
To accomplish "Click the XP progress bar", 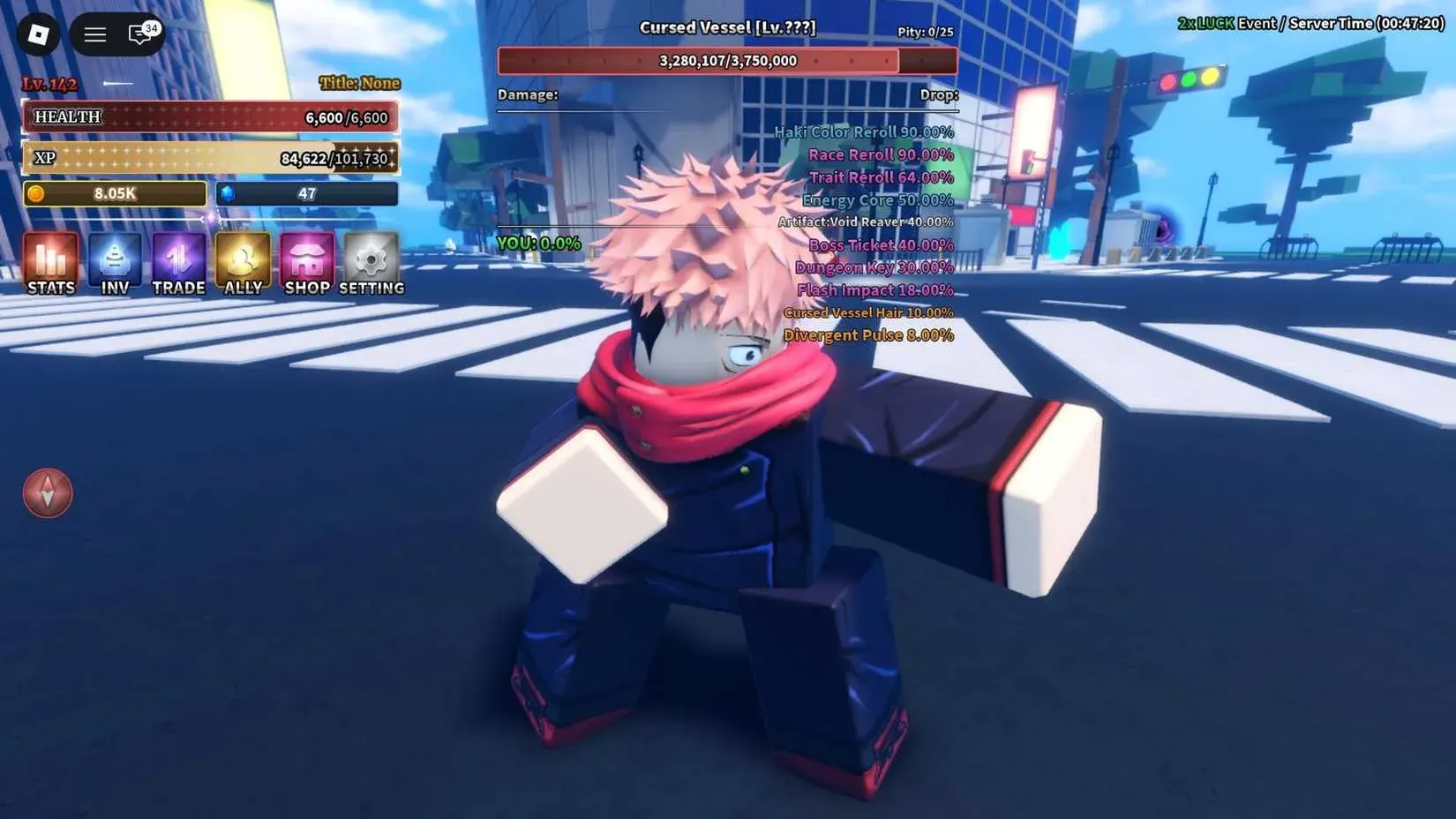I will [x=210, y=157].
